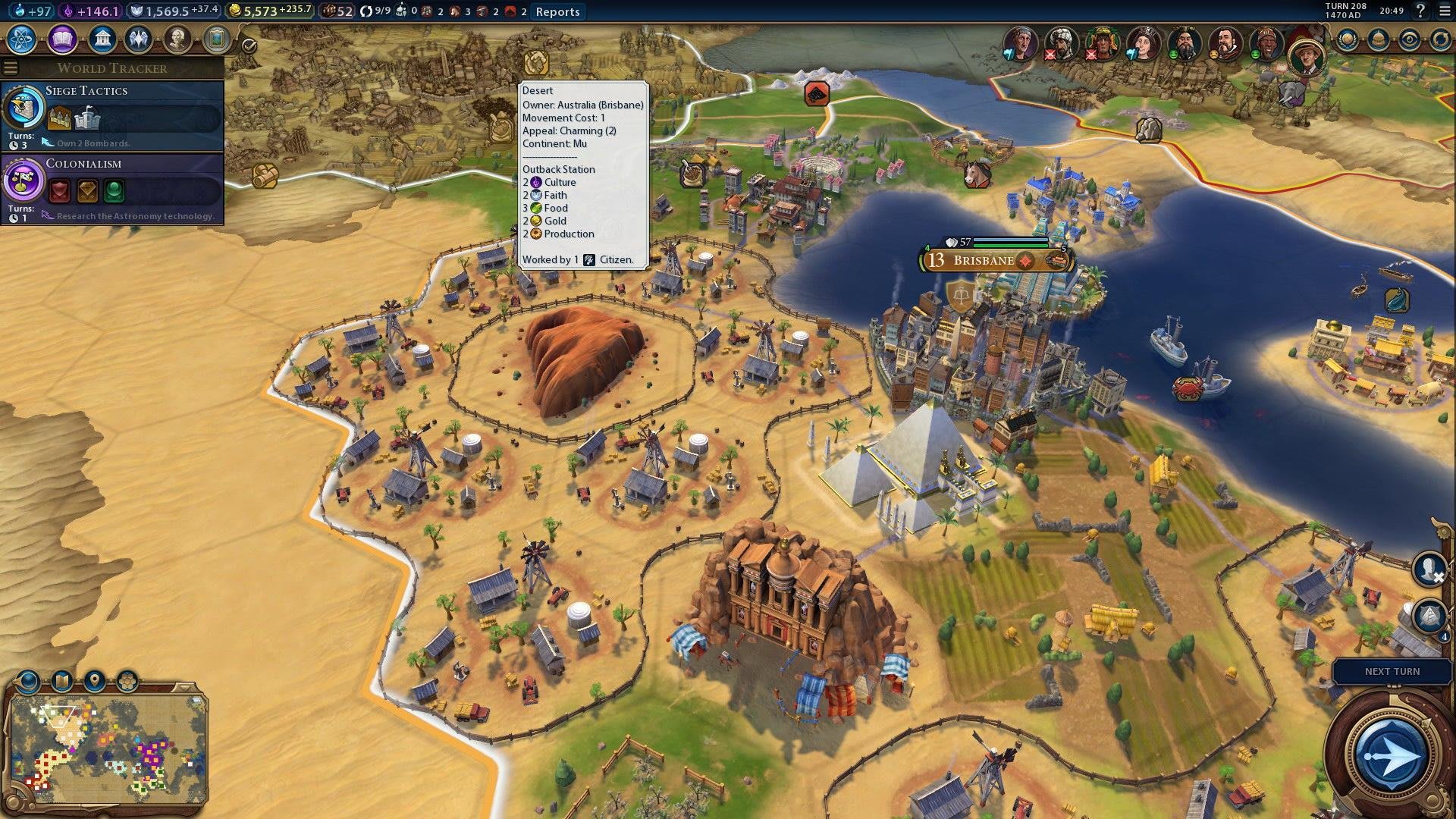Open Great Works (framed painting icon)
Viewport: 1456px width, 819px height.
pos(216,39)
